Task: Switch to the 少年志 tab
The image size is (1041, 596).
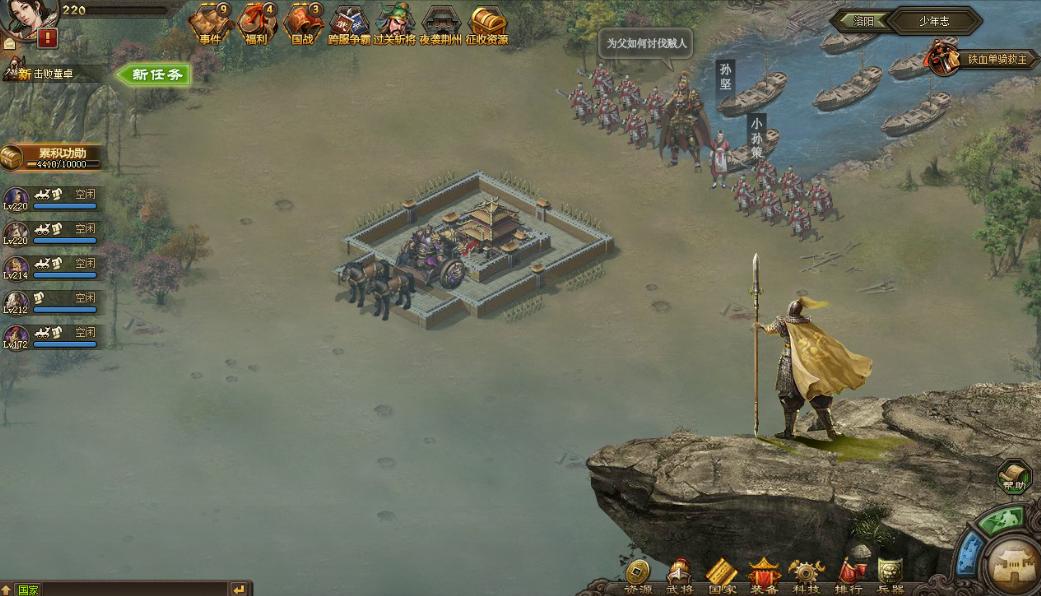Action: tap(935, 20)
